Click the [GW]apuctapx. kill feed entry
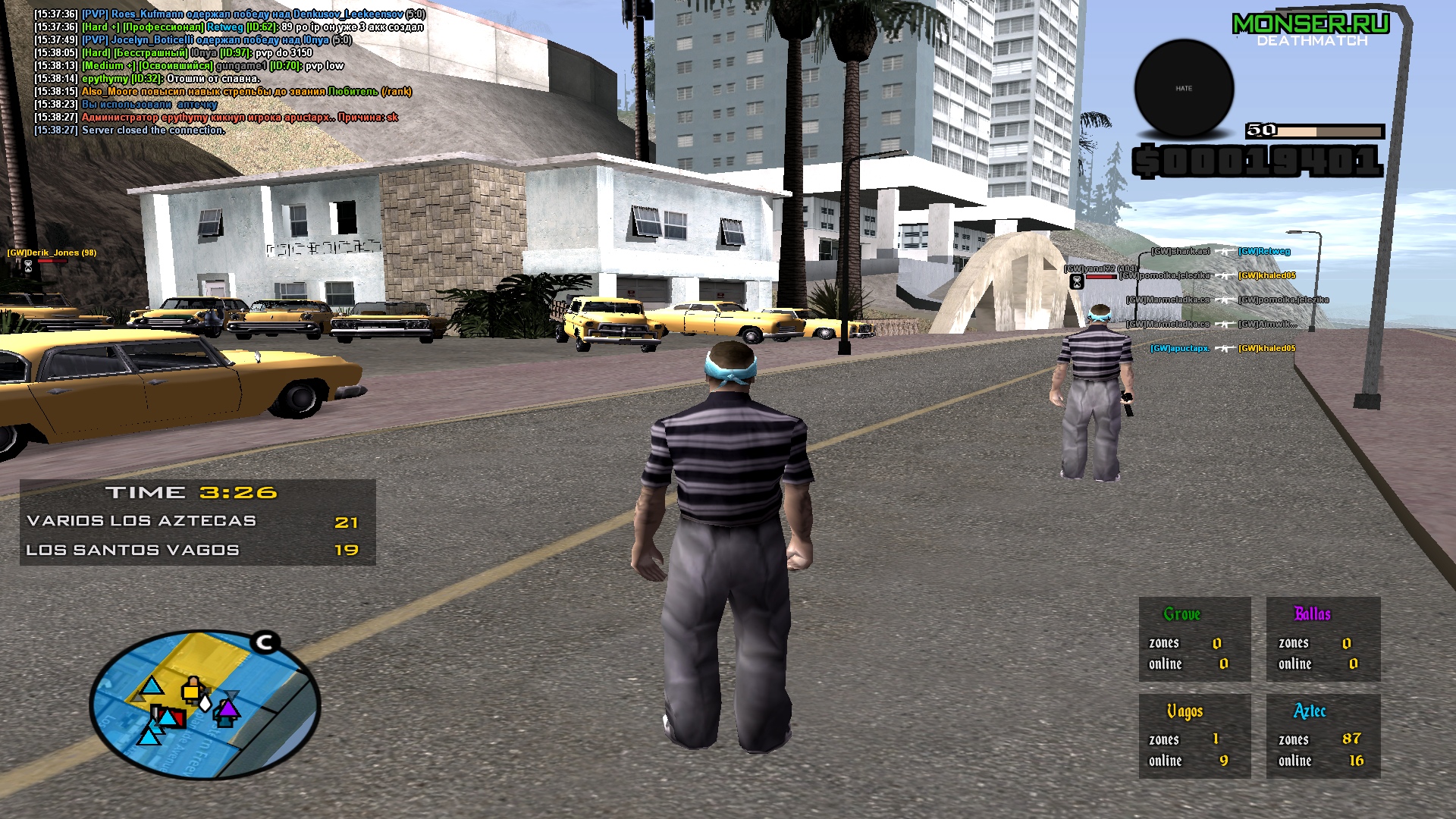 click(1179, 349)
